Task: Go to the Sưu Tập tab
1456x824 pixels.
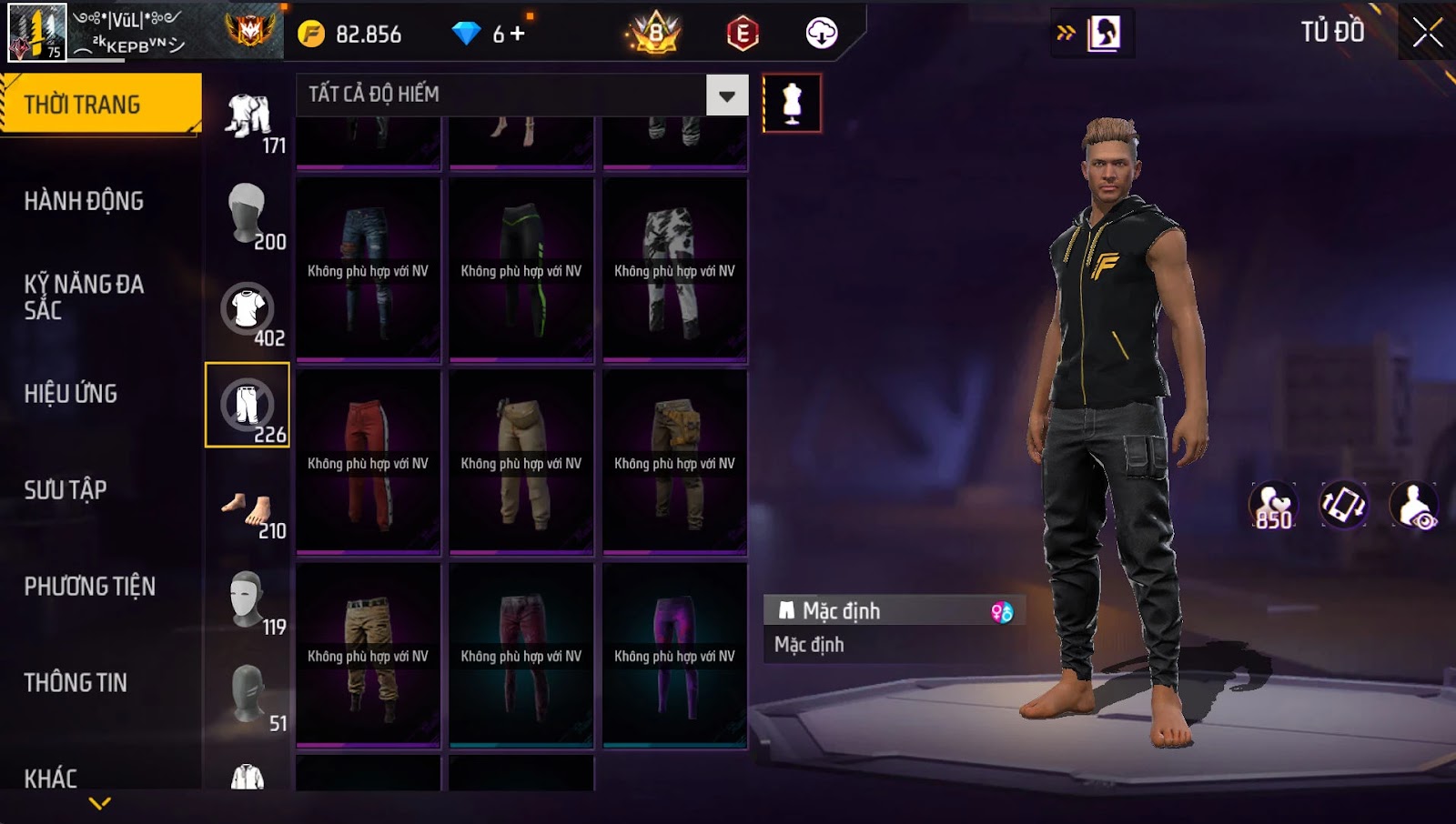Action: click(x=66, y=490)
